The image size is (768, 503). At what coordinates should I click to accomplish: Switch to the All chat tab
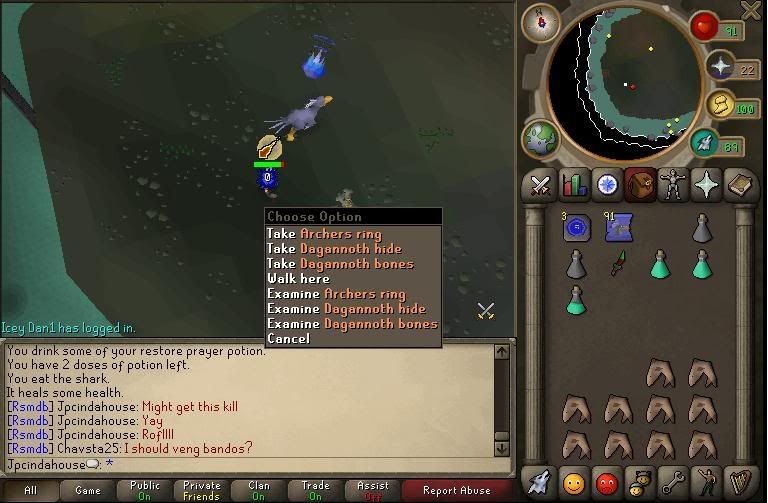coord(31,491)
